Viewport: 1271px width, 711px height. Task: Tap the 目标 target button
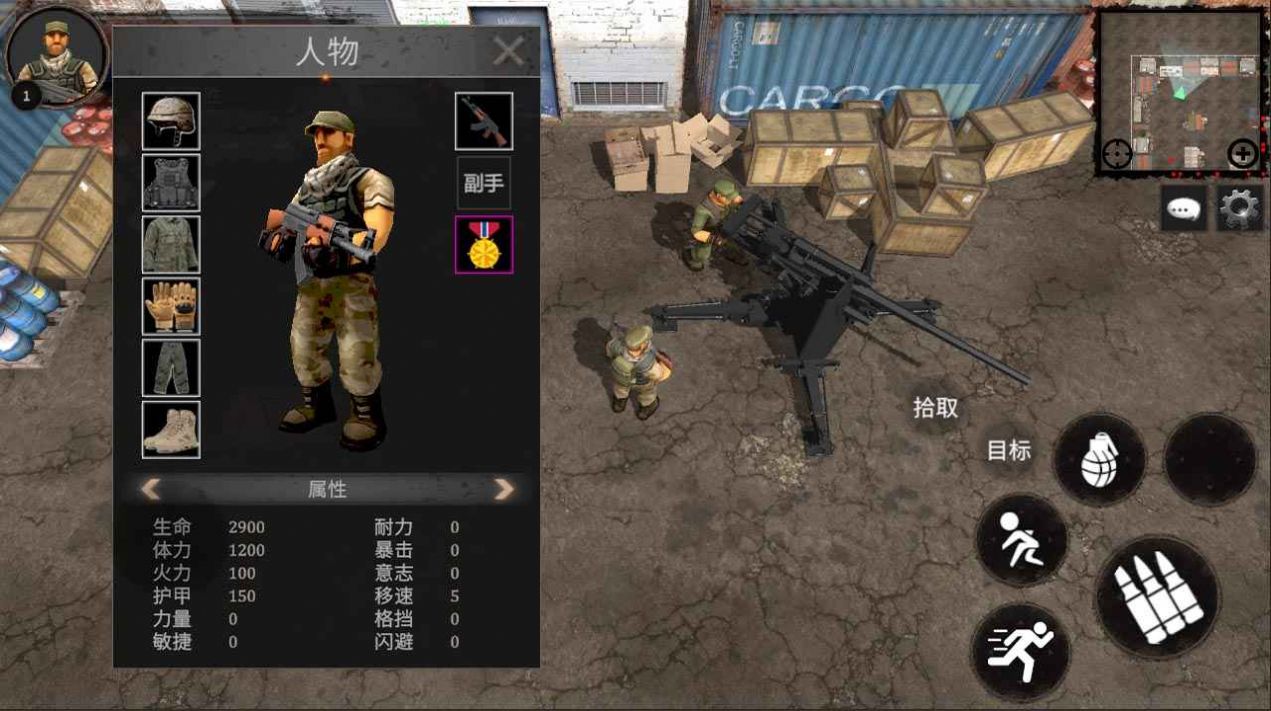point(1008,451)
